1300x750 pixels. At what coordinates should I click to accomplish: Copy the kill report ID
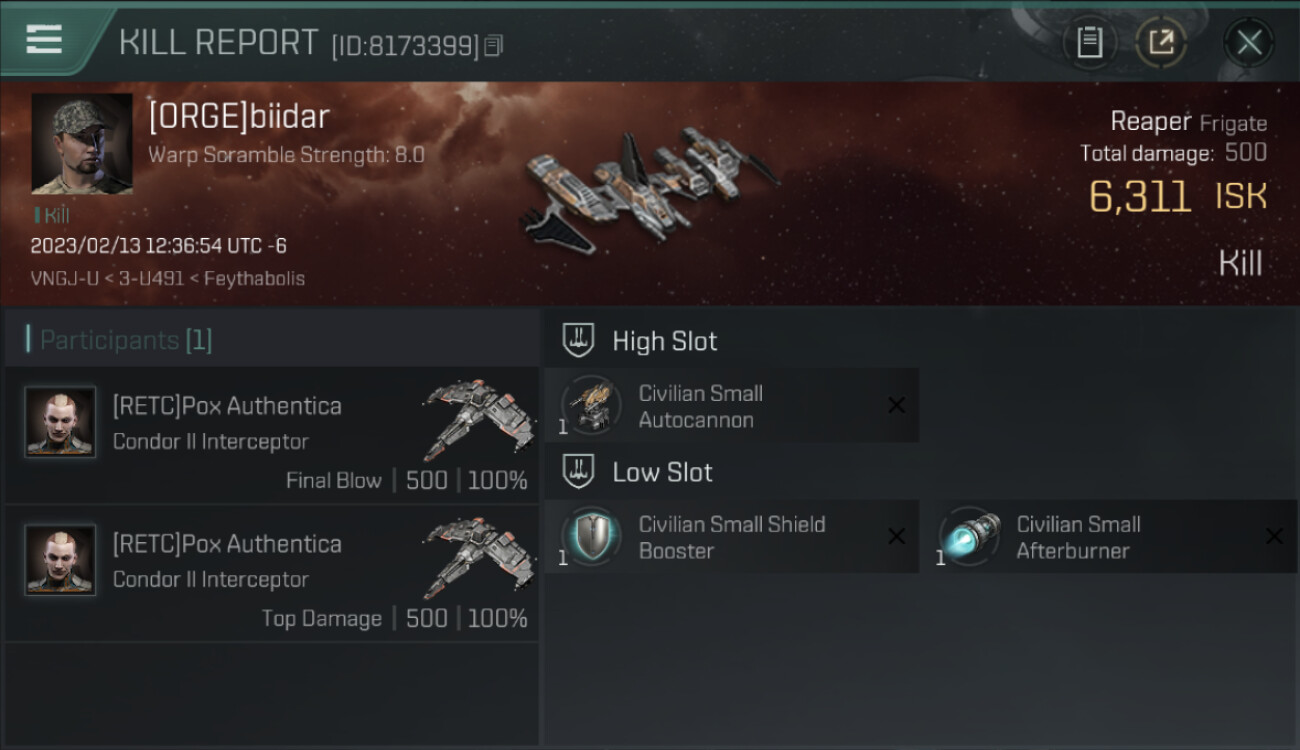pos(493,46)
